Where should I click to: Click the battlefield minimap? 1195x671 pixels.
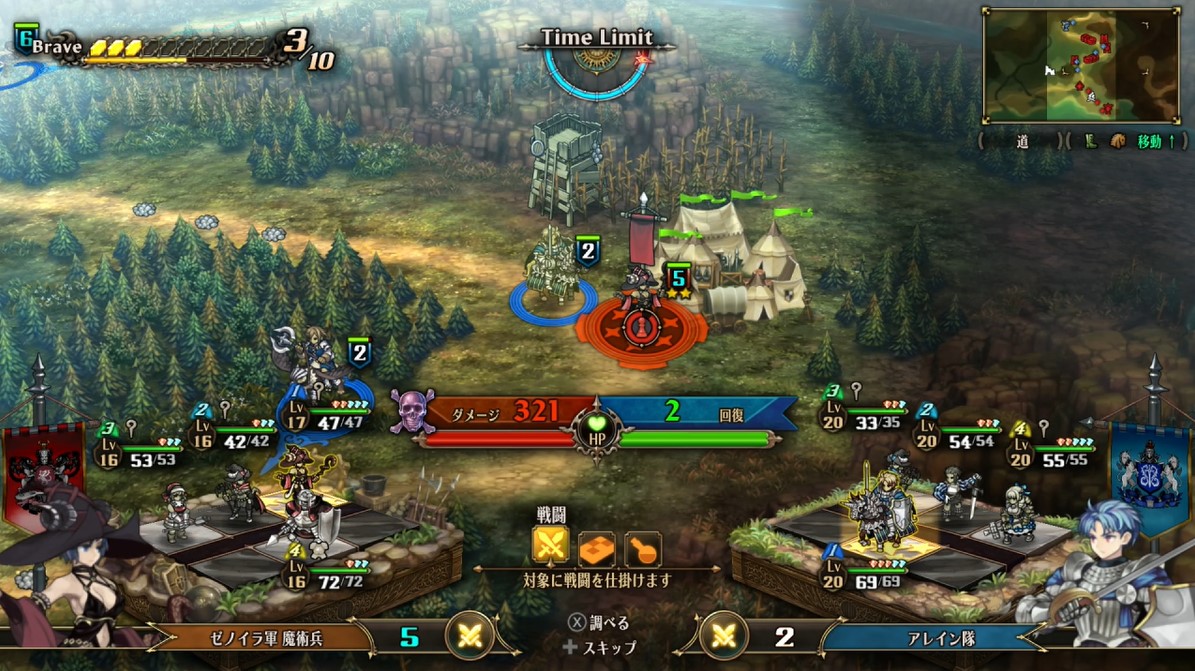pyautogui.click(x=1081, y=65)
